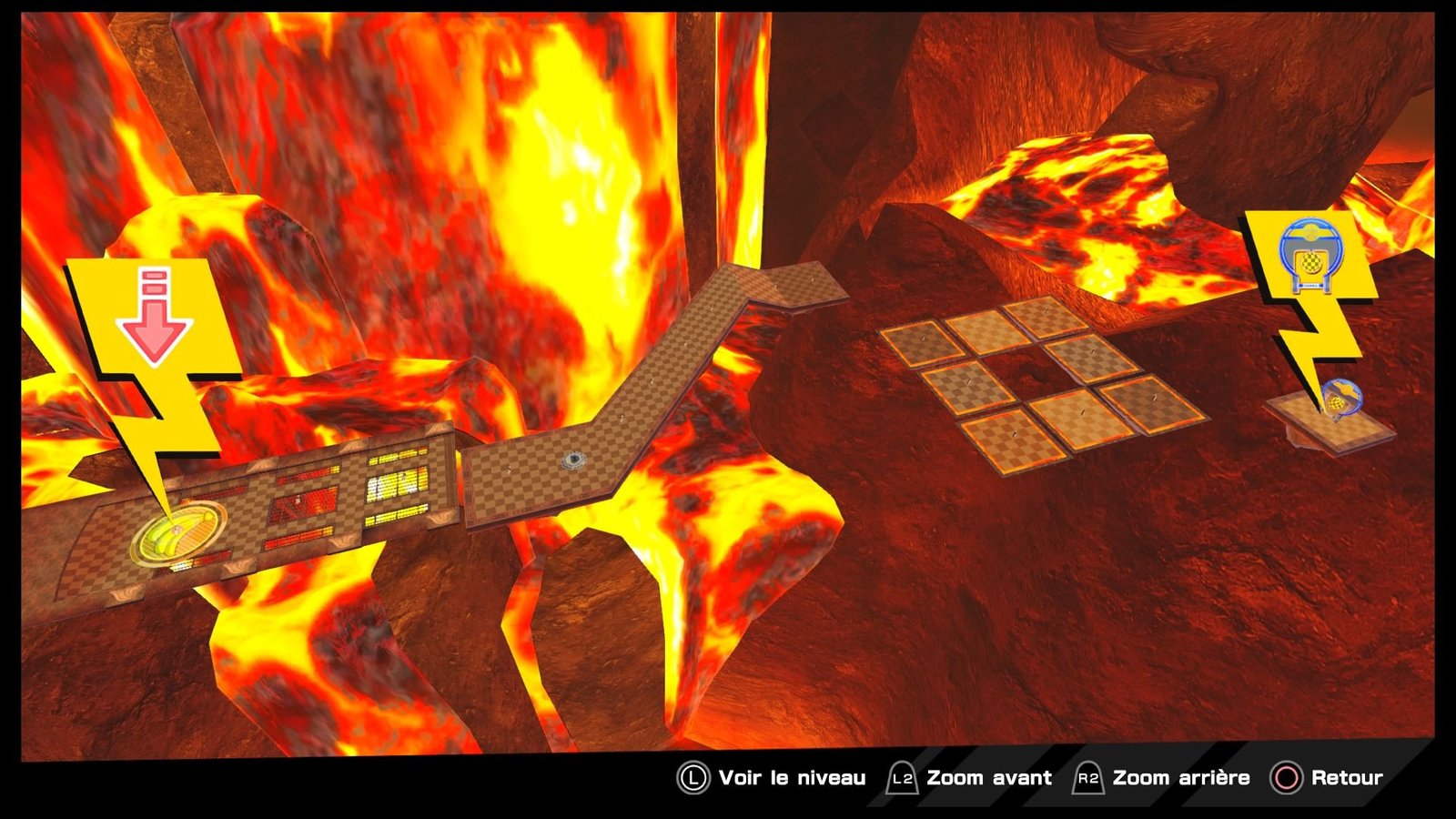Screen dimensions: 1456x819
Task: Select the red arrow start marker
Action: 154,317
